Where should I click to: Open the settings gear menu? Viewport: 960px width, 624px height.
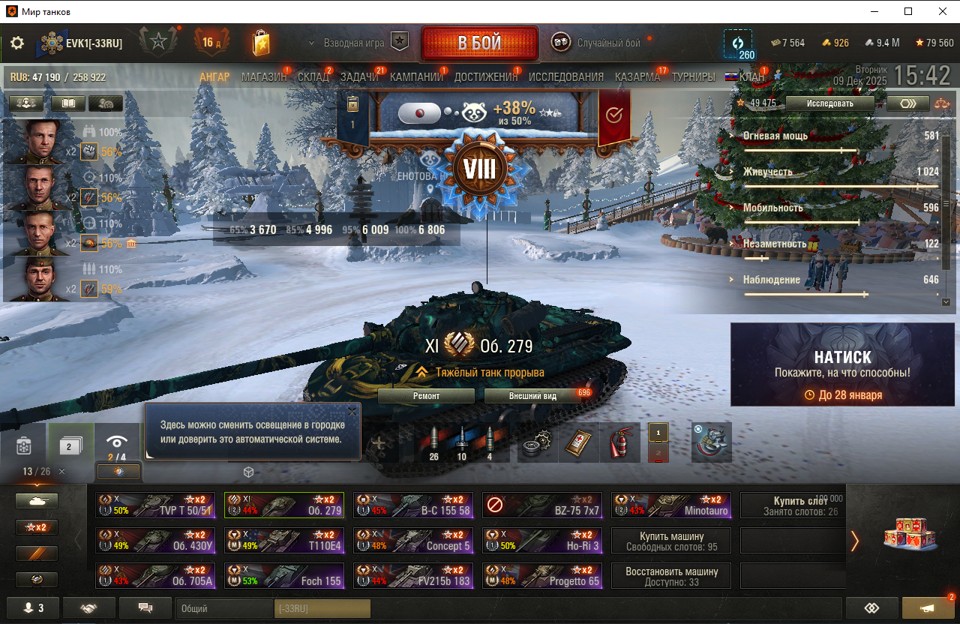(x=17, y=43)
